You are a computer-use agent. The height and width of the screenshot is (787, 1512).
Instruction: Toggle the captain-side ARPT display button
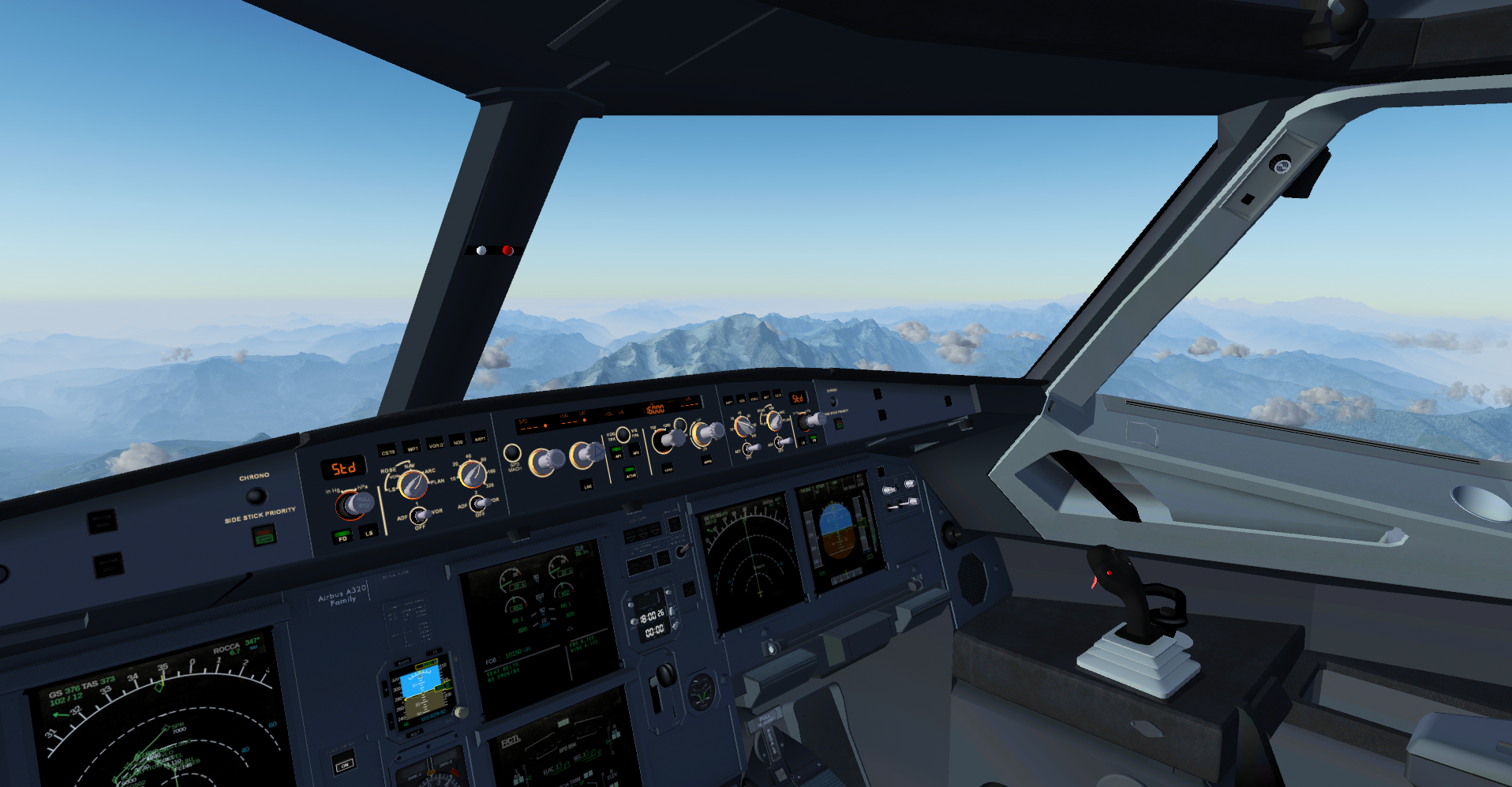click(479, 437)
